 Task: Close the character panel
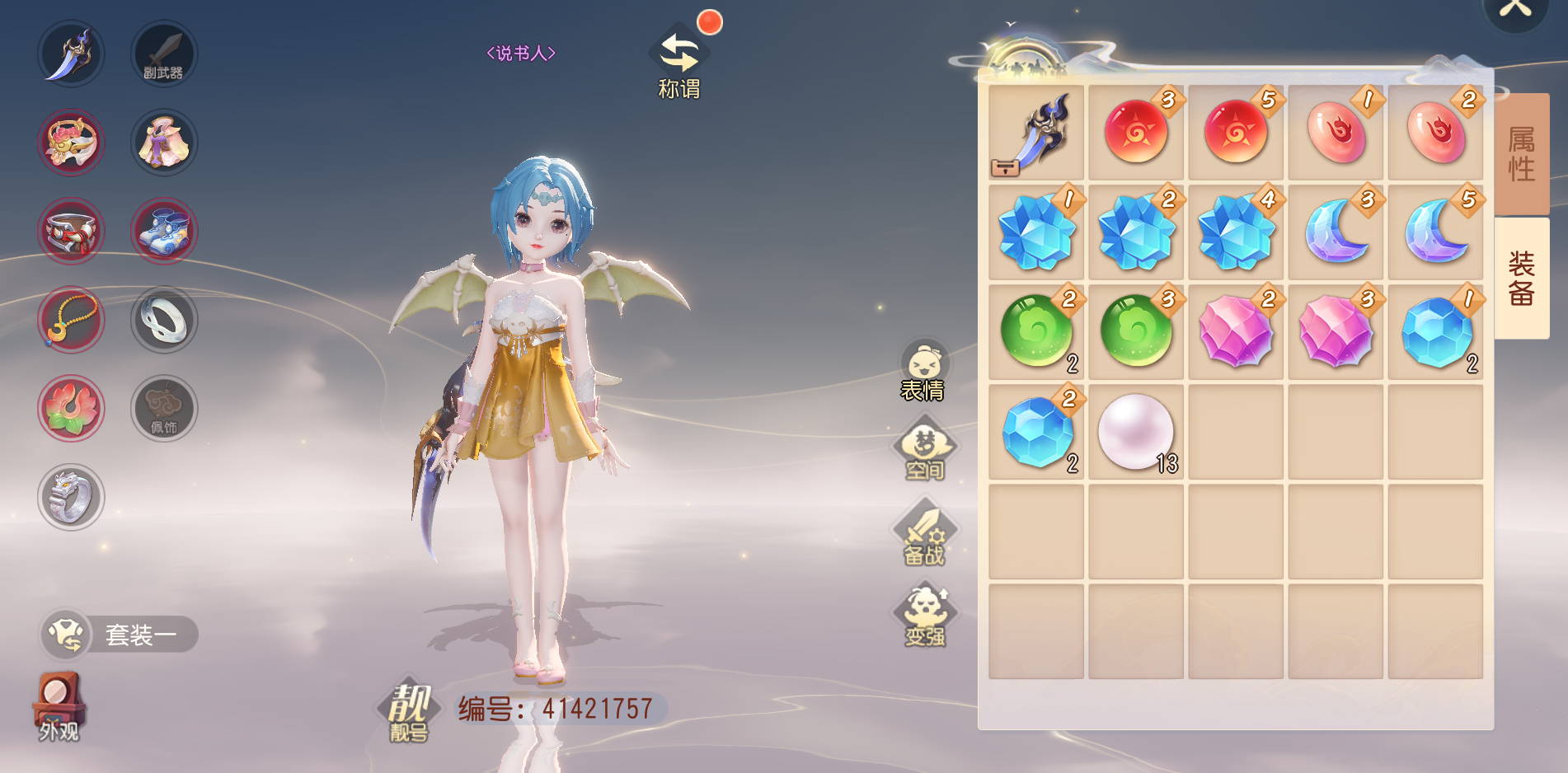pos(1514,10)
